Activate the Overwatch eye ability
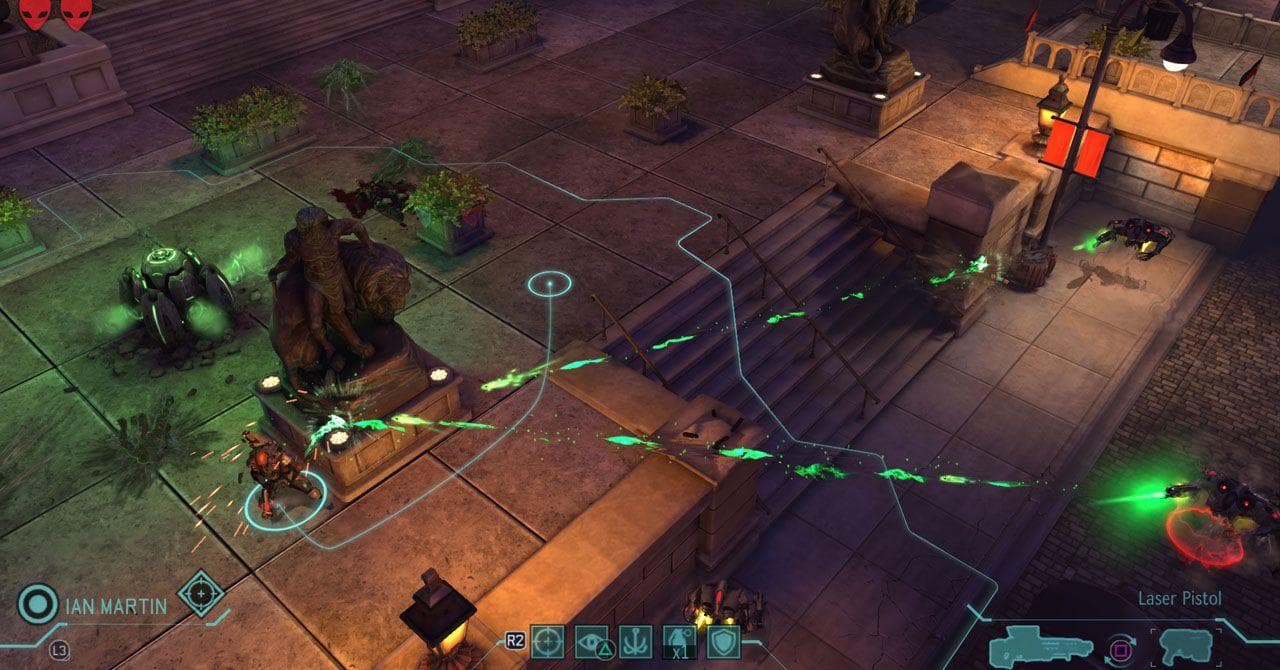The height and width of the screenshot is (670, 1280). point(592,642)
